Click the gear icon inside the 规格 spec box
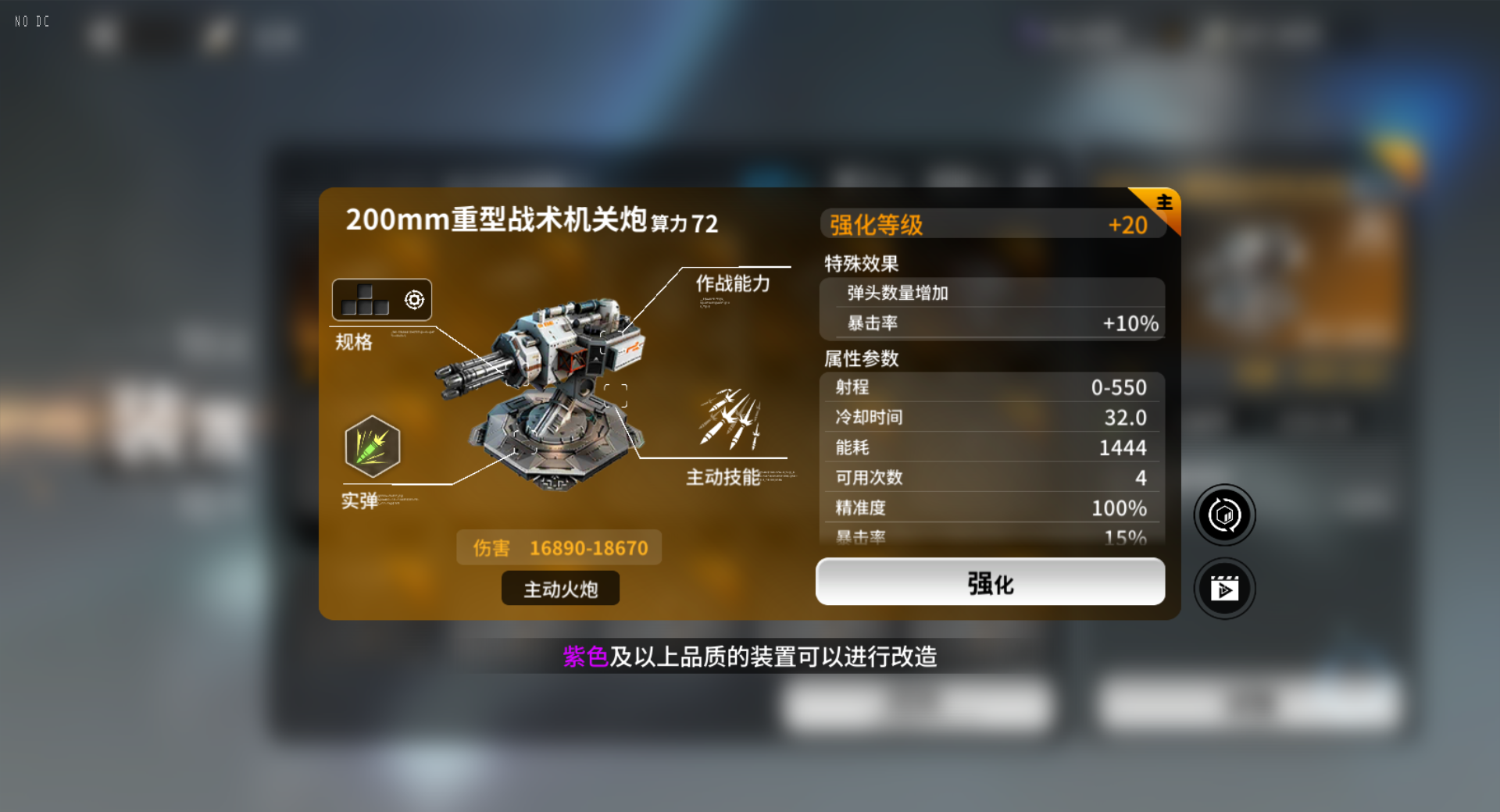The width and height of the screenshot is (1500, 812). (414, 299)
